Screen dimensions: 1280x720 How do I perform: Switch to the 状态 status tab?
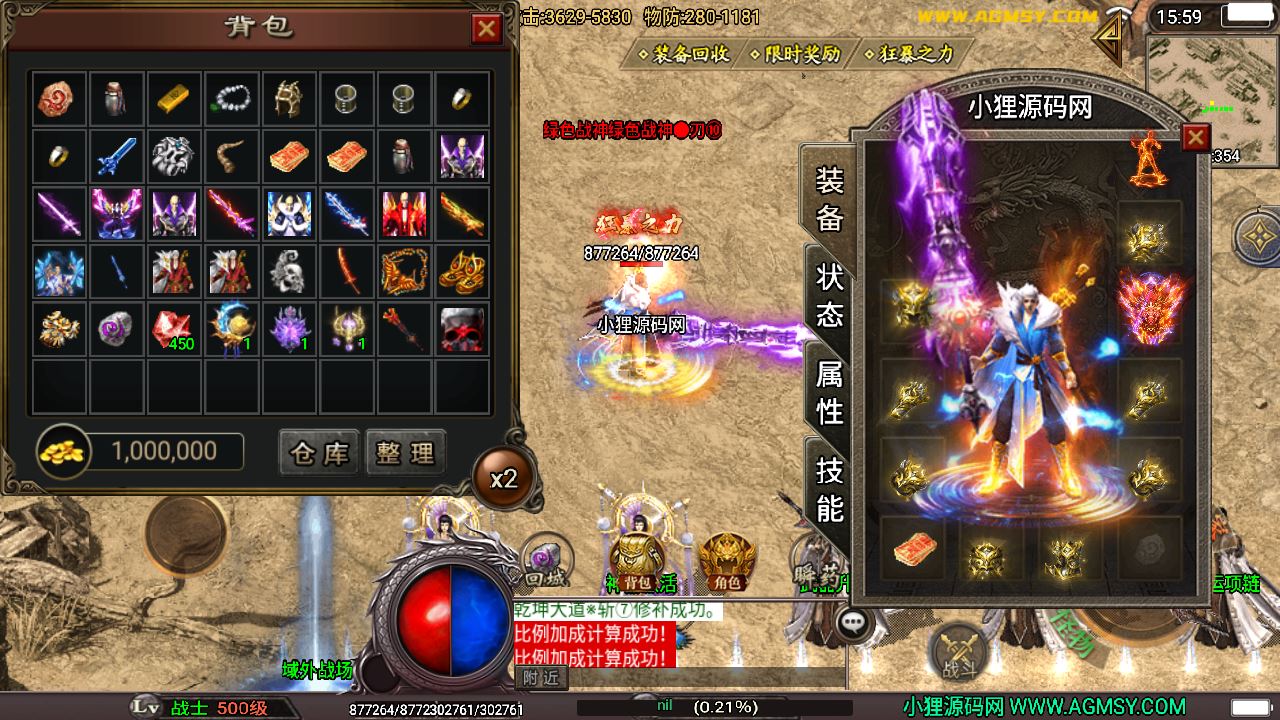(829, 295)
